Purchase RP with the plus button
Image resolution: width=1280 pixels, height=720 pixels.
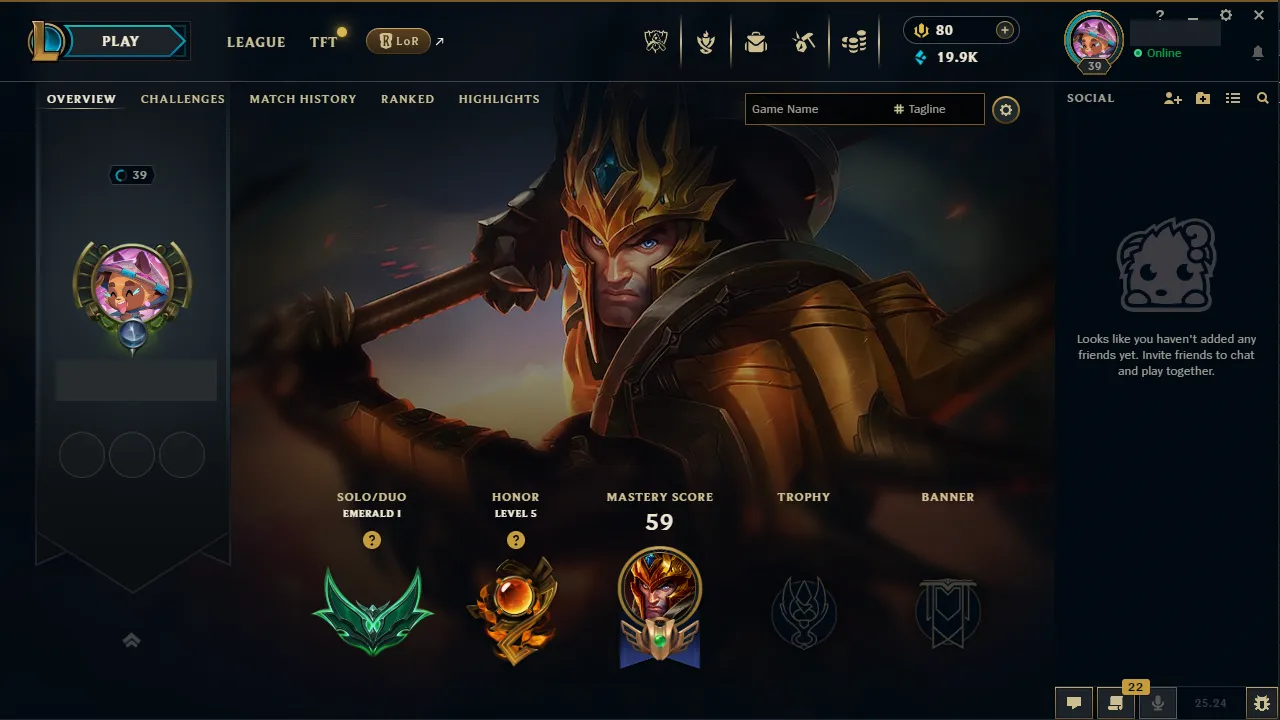tap(1003, 30)
